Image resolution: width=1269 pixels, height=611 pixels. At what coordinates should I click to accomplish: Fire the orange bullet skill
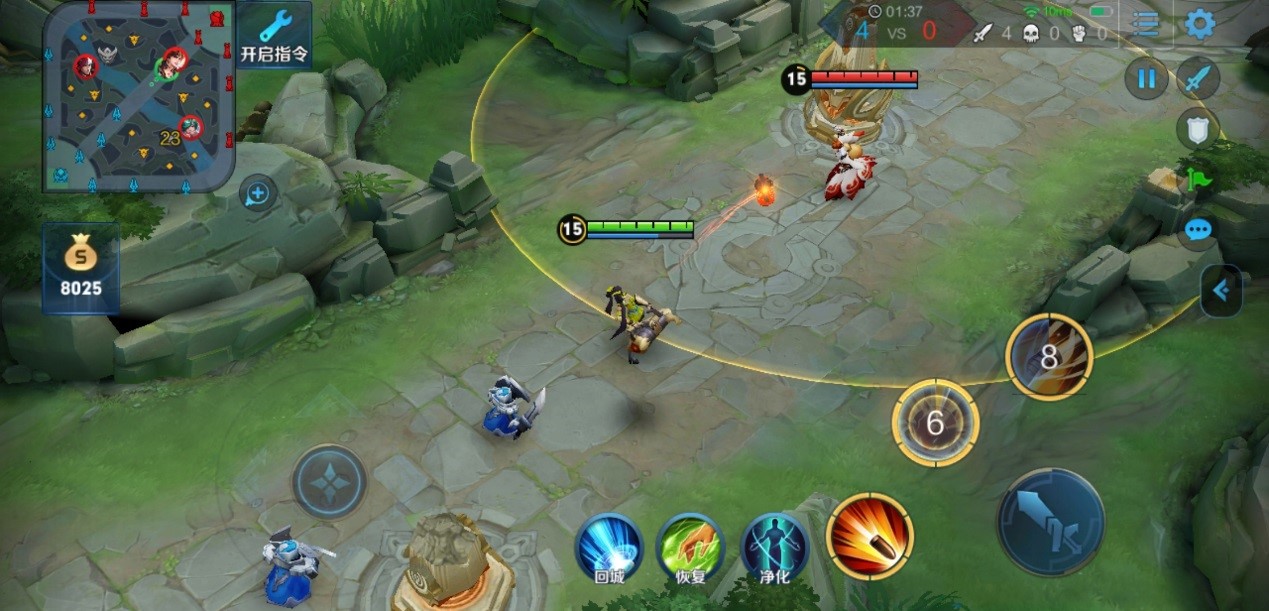pyautogui.click(x=869, y=536)
